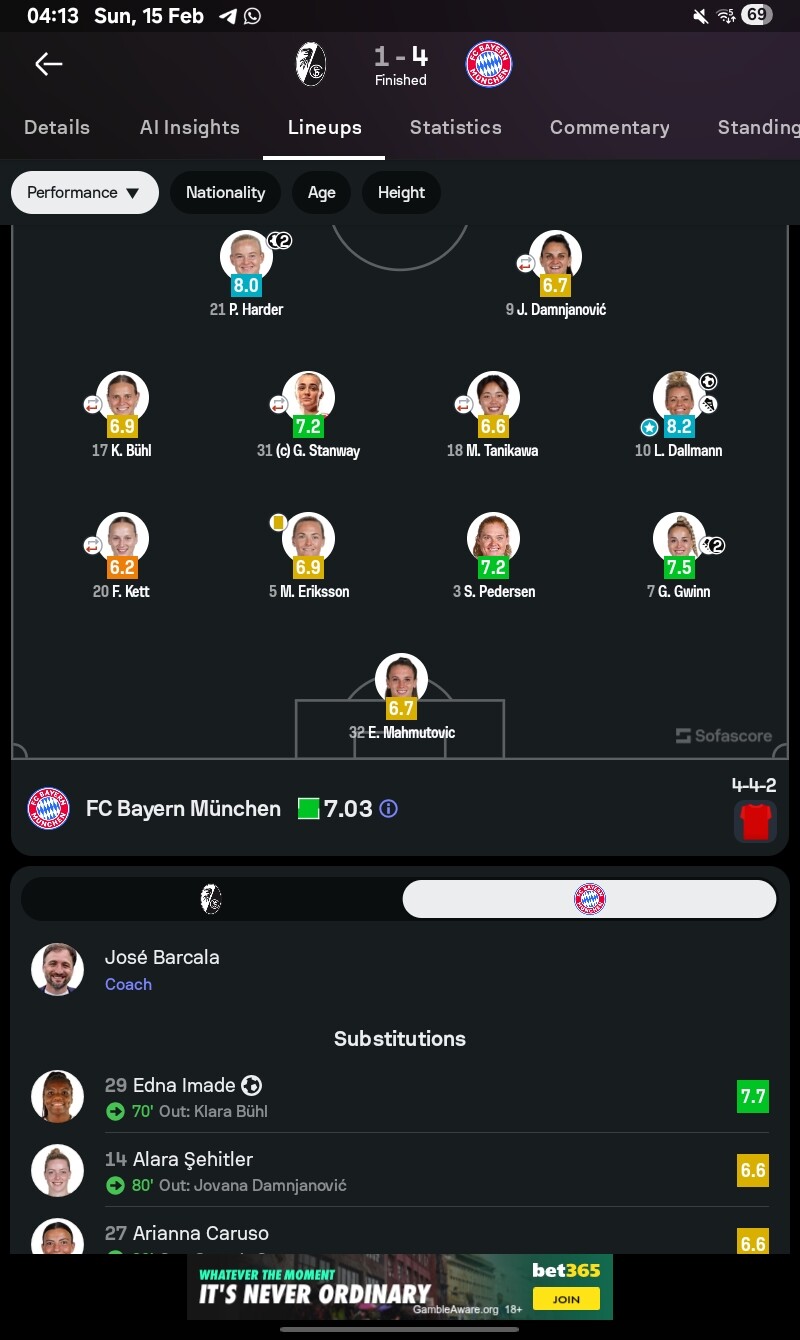800x1340 pixels.
Task: Select the Height filter chip
Action: [x=401, y=192]
